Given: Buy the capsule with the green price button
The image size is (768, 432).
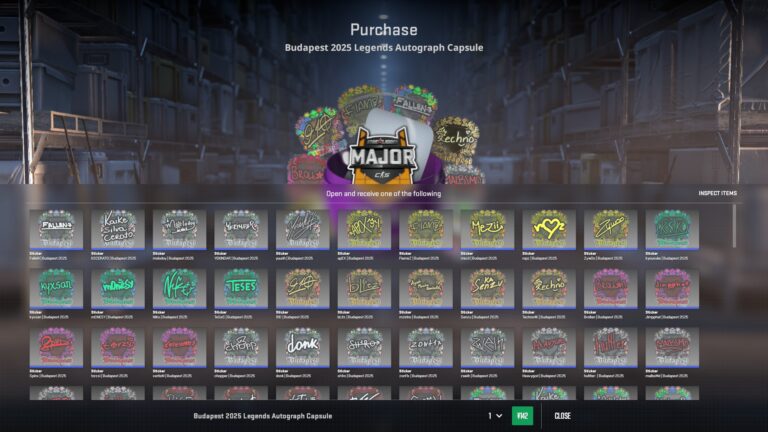Looking at the screenshot, I should click(x=522, y=416).
